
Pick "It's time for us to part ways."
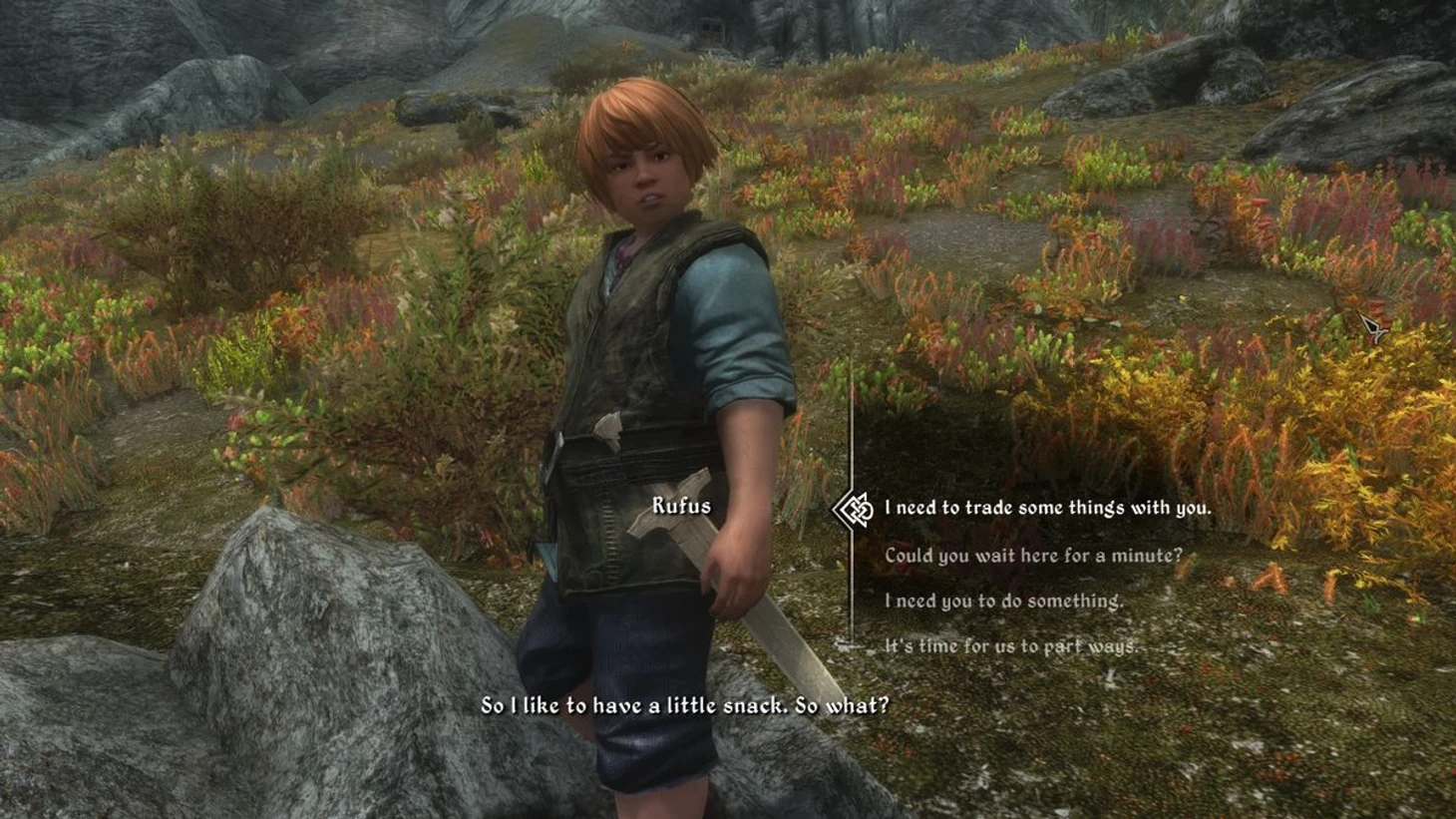point(1010,646)
